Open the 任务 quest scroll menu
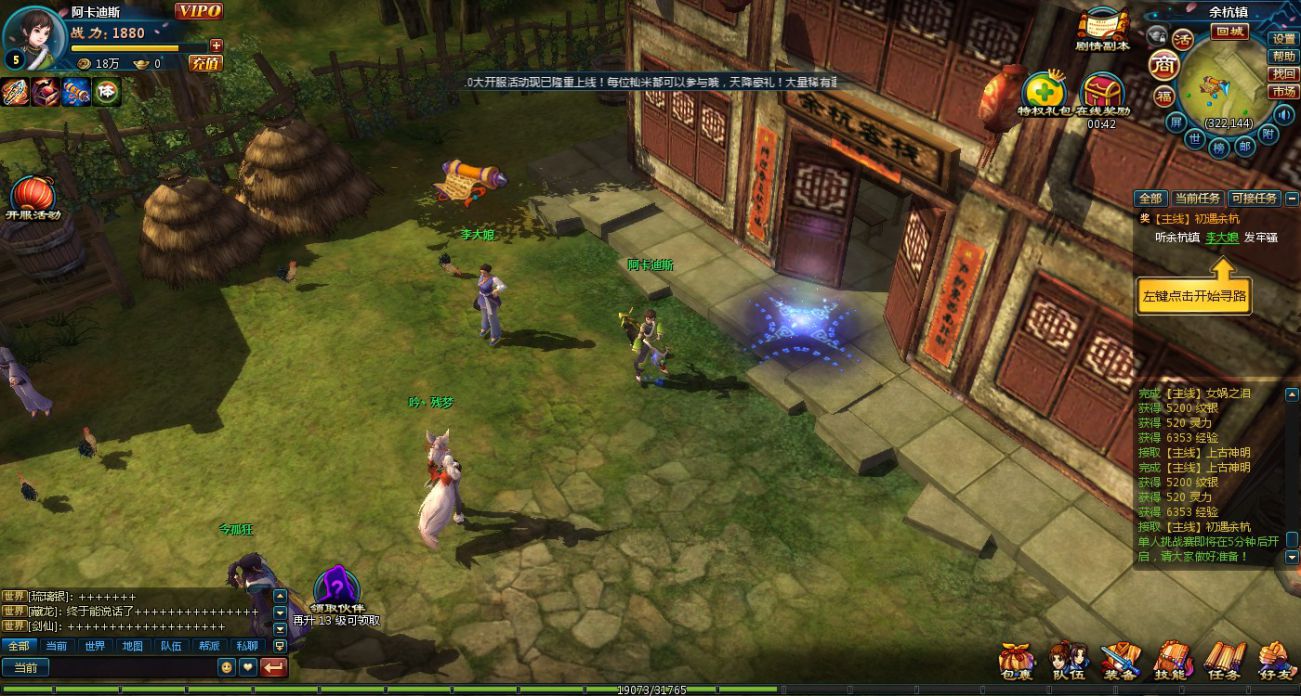Screen dimensions: 1301x696 [1224, 660]
